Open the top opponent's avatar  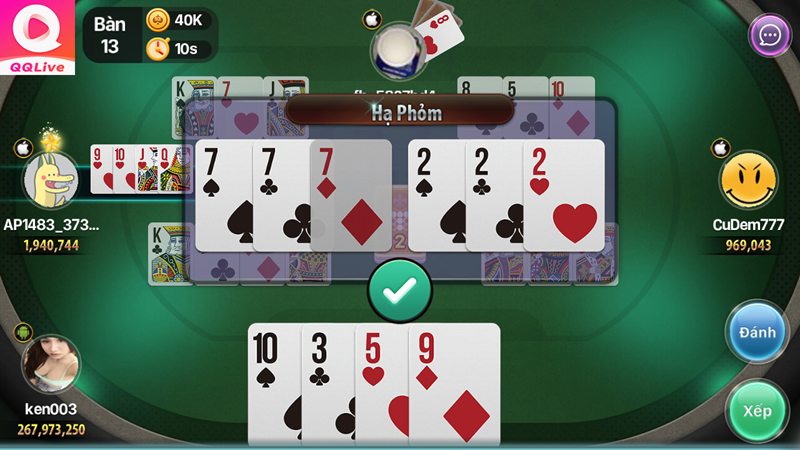[x=400, y=50]
